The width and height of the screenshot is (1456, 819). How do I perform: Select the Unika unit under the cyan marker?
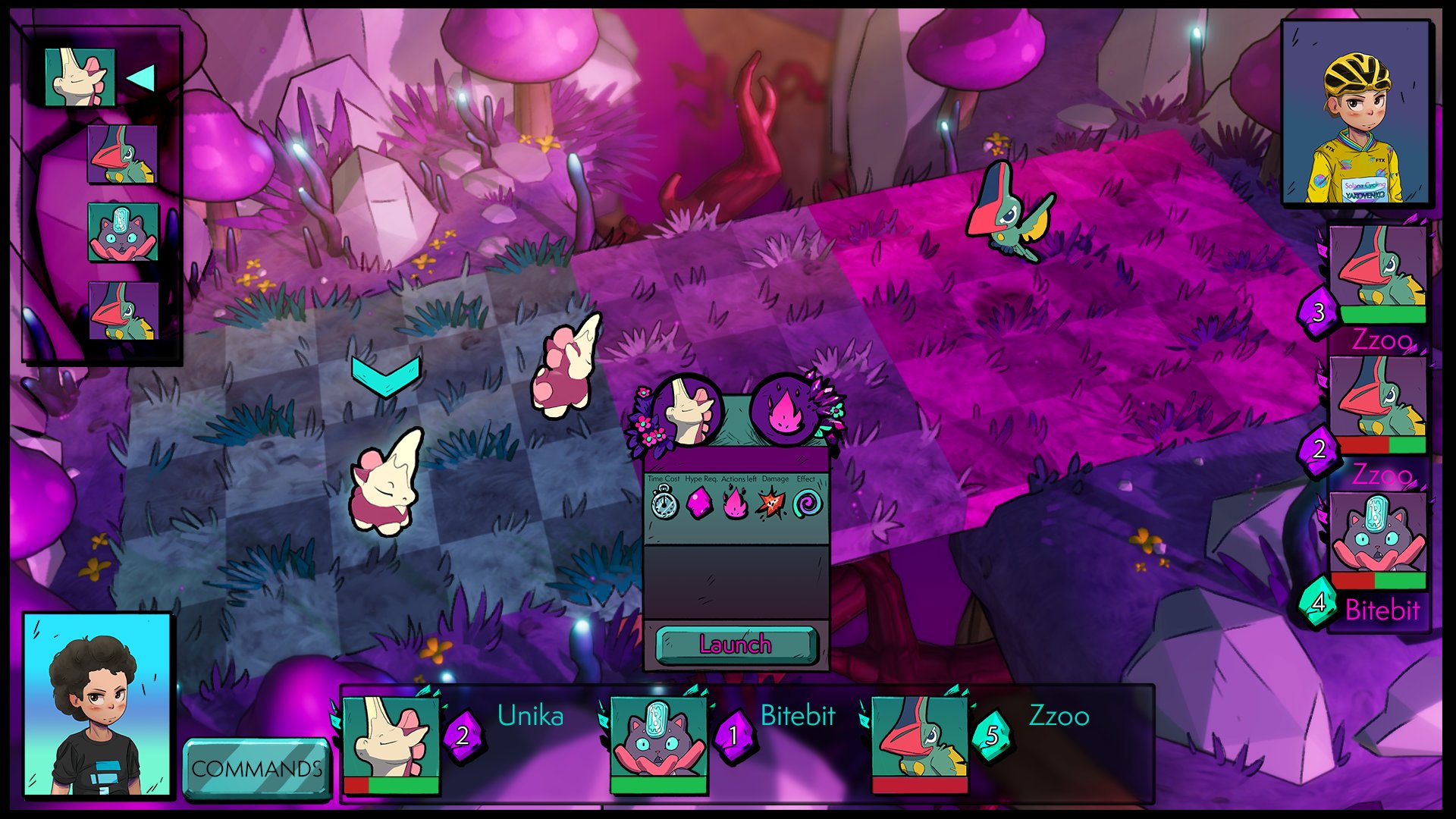pos(385,482)
